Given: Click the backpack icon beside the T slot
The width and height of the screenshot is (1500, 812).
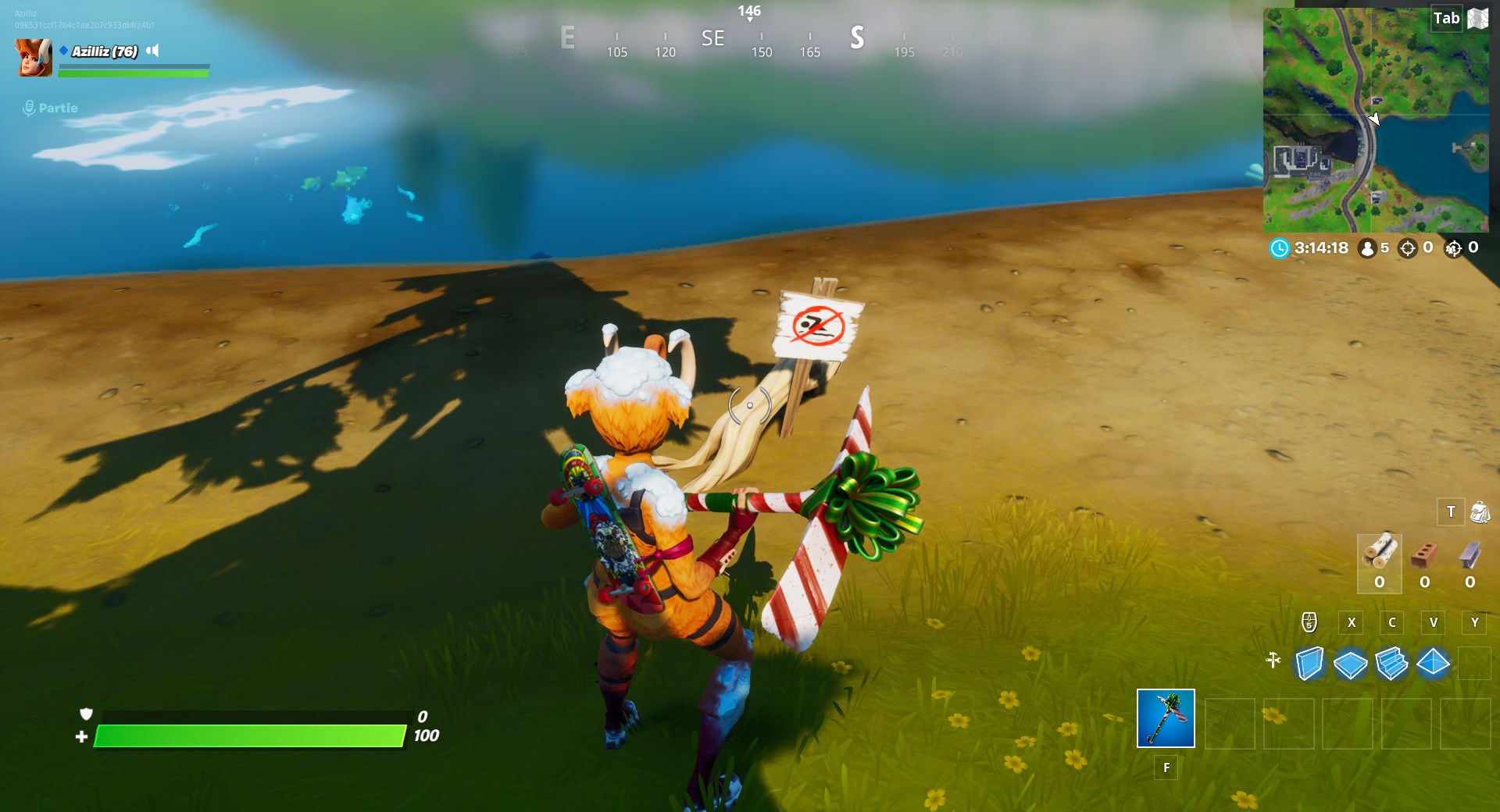Looking at the screenshot, I should click(1480, 512).
